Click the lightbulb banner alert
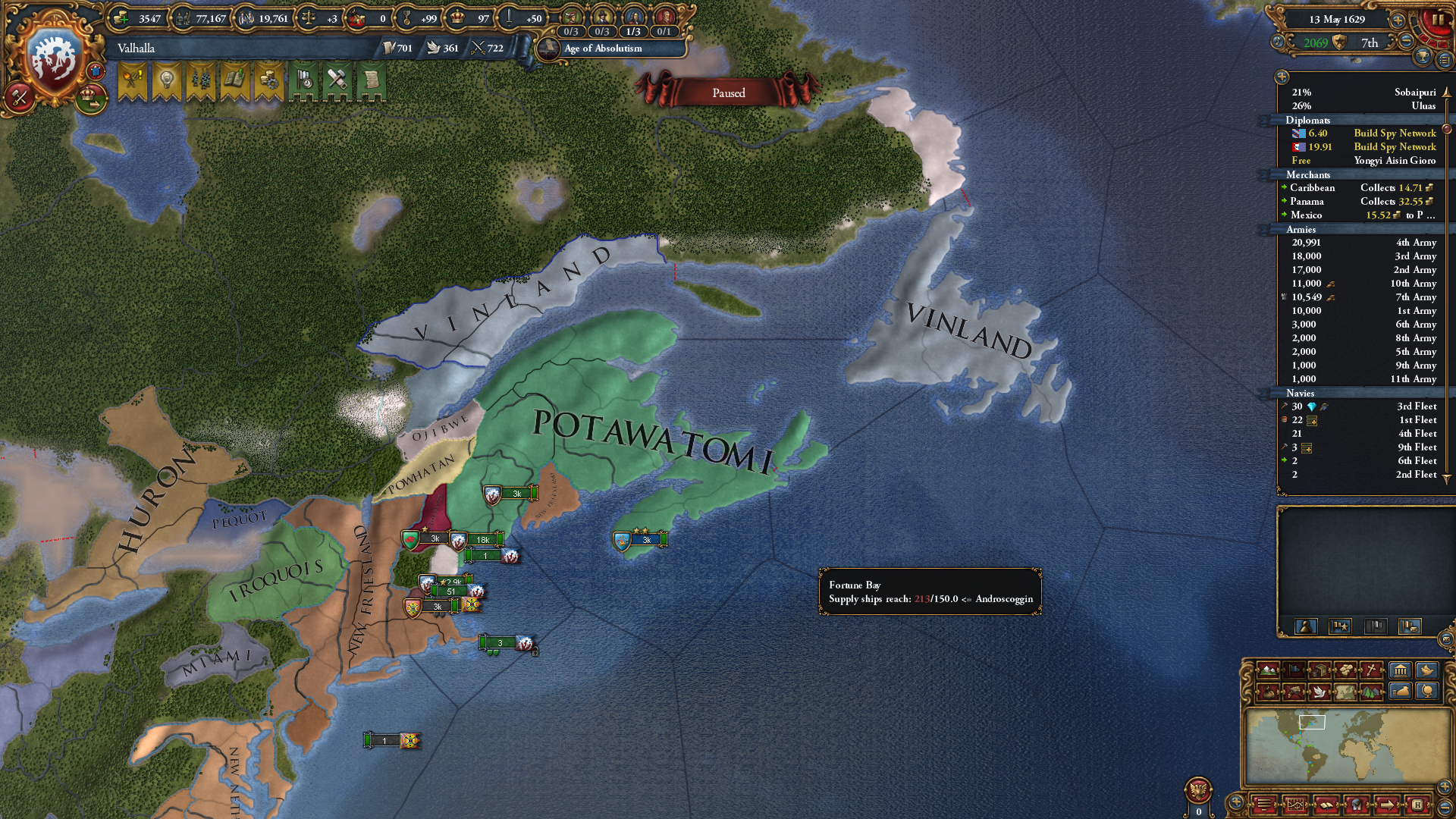The image size is (1456, 819). click(x=166, y=81)
